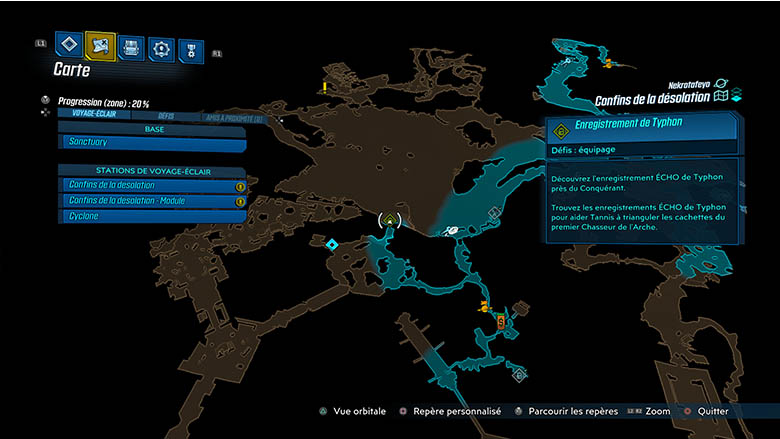
Task: Click the layers icon beside the zone name
Action: click(736, 96)
